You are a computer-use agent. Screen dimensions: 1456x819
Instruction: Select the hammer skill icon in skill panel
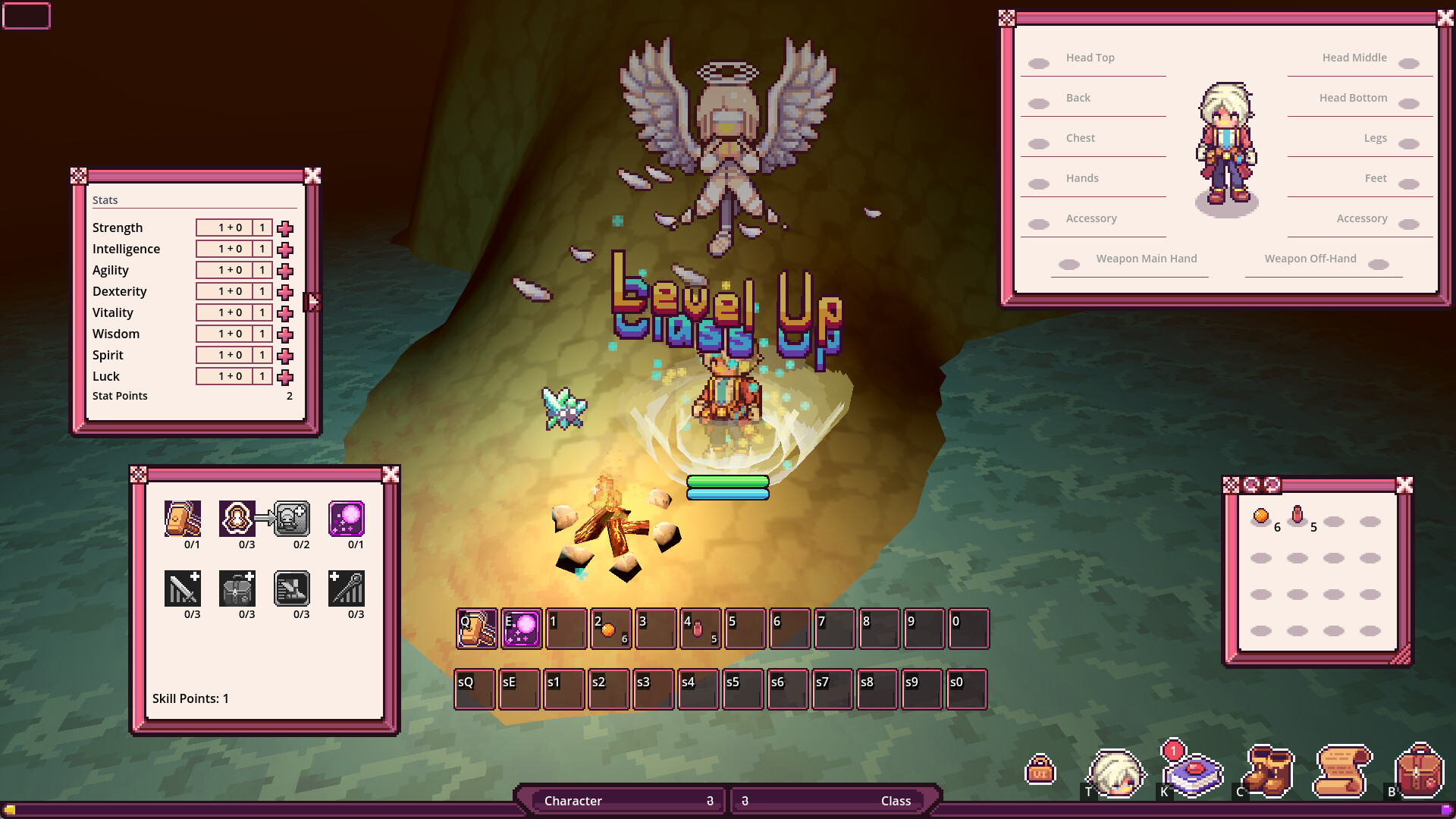(183, 519)
